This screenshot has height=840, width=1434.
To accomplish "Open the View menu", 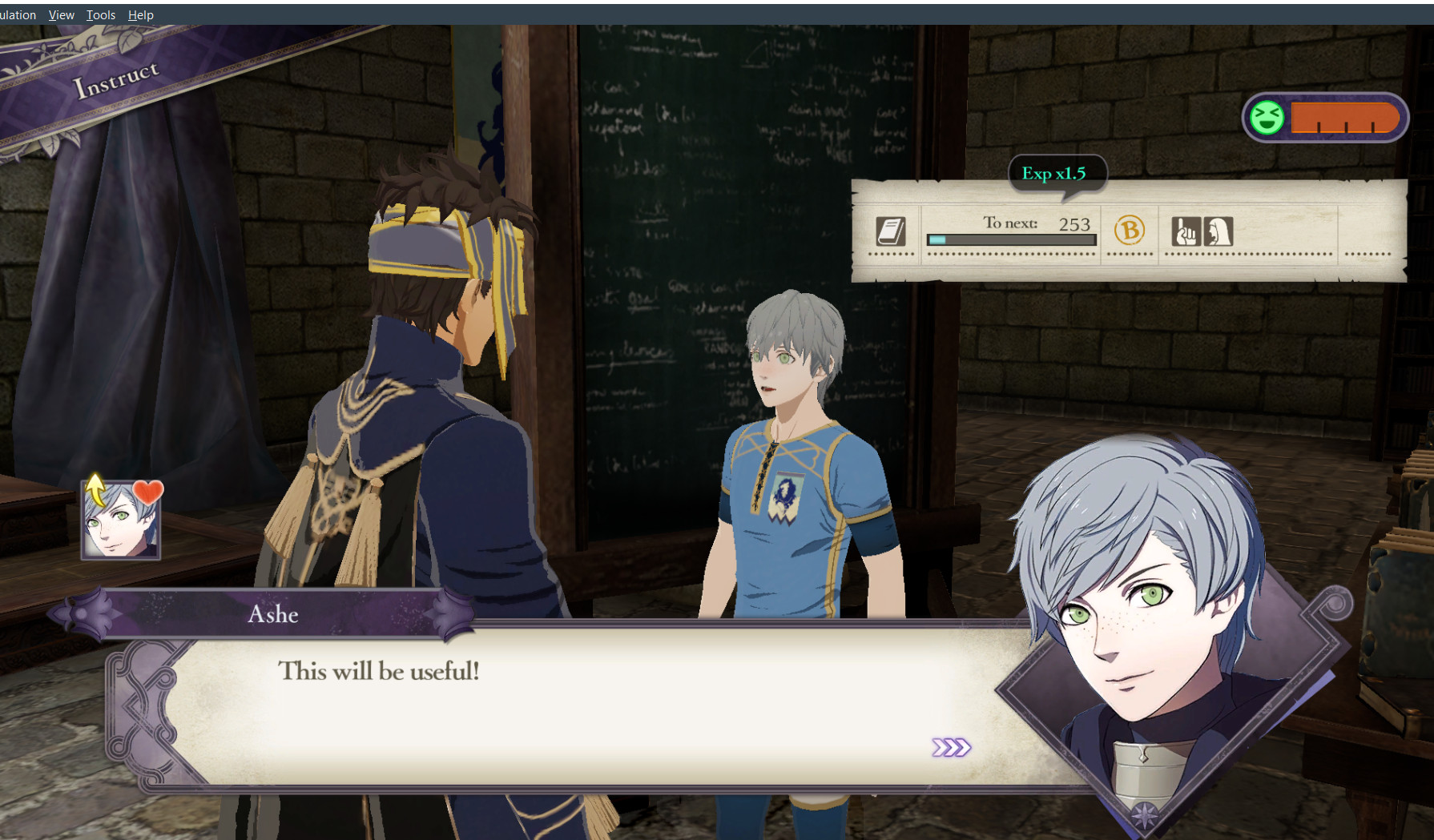I will (60, 14).
